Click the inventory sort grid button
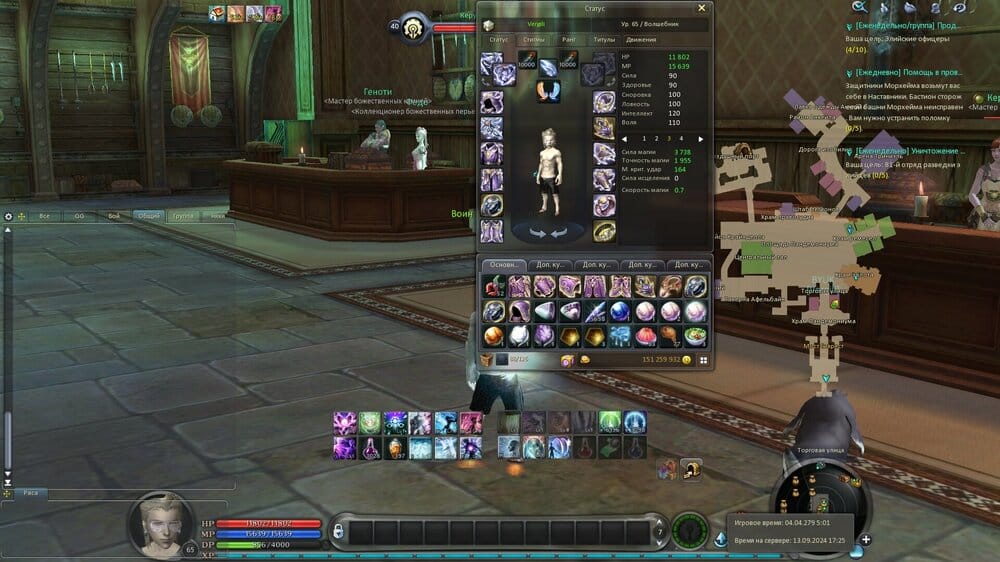The height and width of the screenshot is (562, 1000). pyautogui.click(x=703, y=360)
